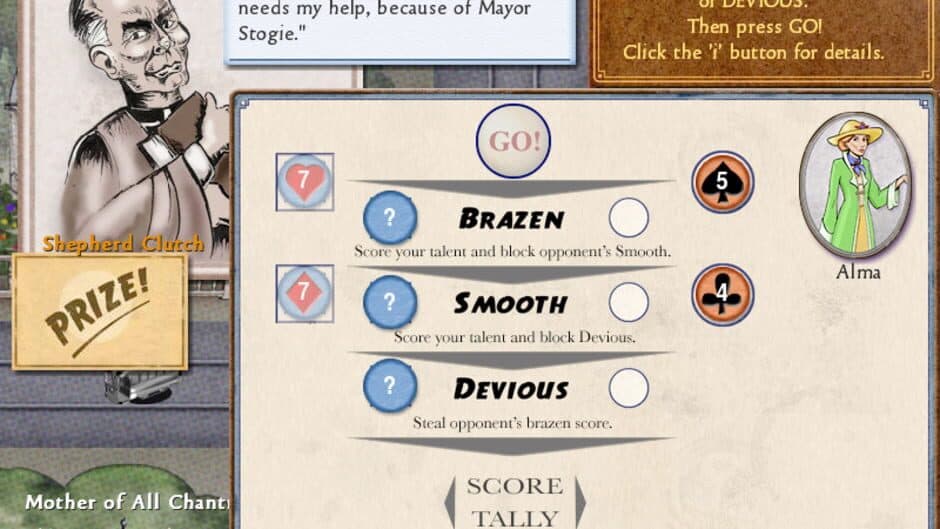Choose the blue Brazen question slot
This screenshot has width=940, height=529.
tap(389, 217)
